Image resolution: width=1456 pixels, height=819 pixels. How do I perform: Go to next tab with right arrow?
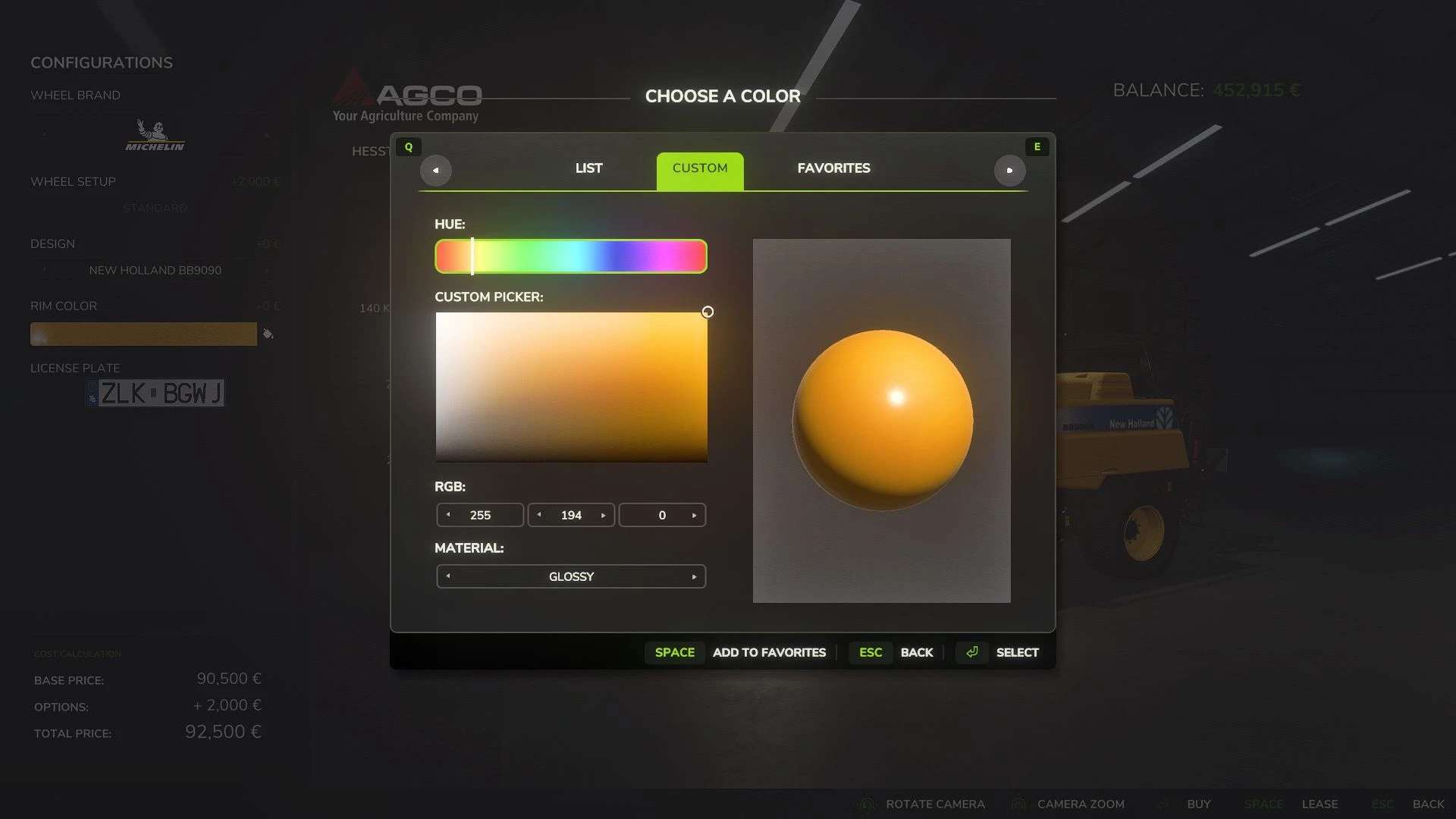(1009, 171)
